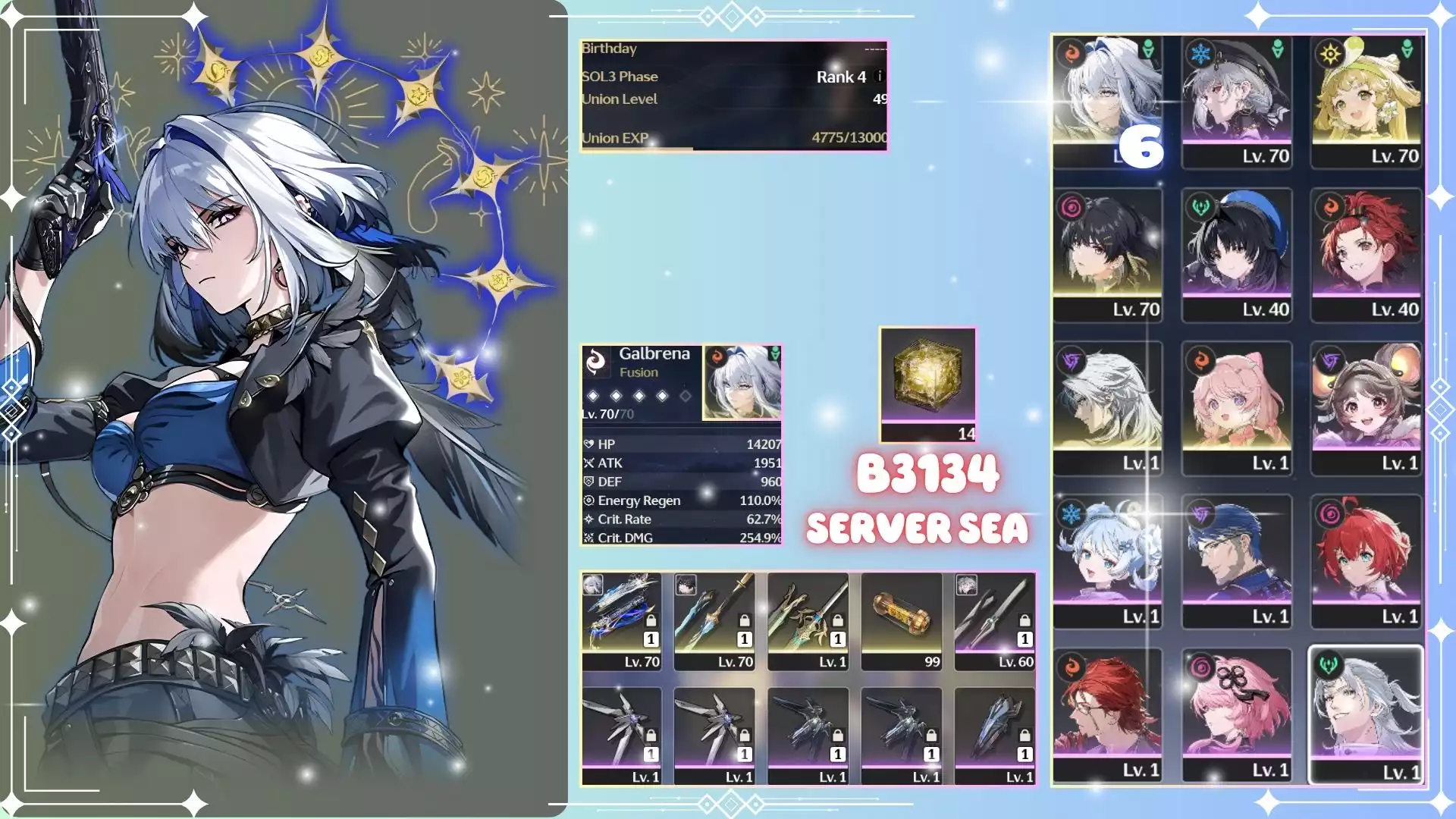The image size is (1456, 819).
Task: Pick the black-haired Havoc character at Lv. 70
Action: (1107, 253)
